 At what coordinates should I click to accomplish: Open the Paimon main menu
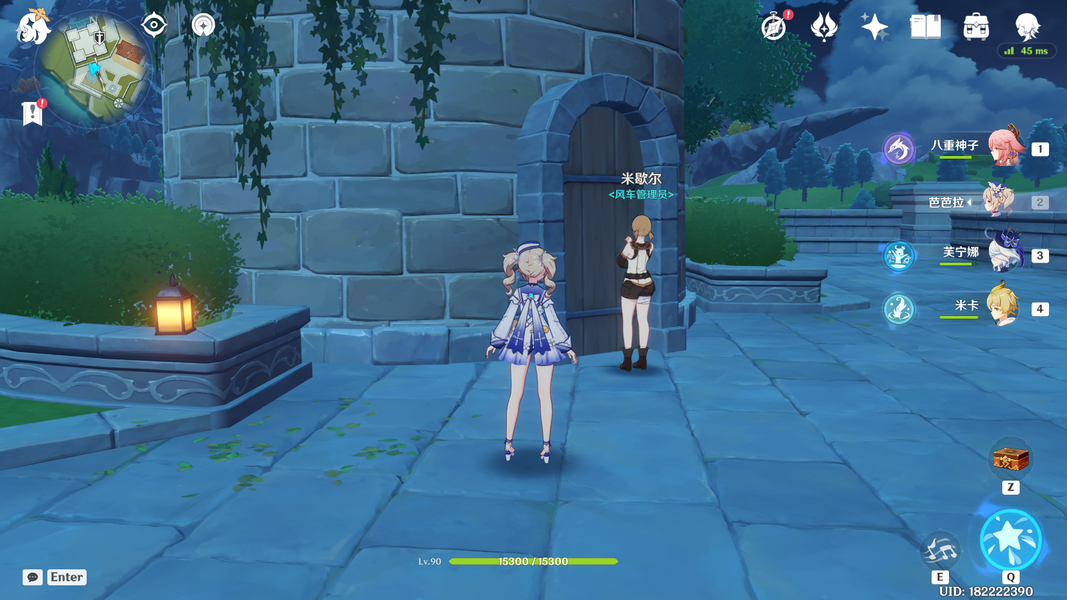[x=32, y=27]
